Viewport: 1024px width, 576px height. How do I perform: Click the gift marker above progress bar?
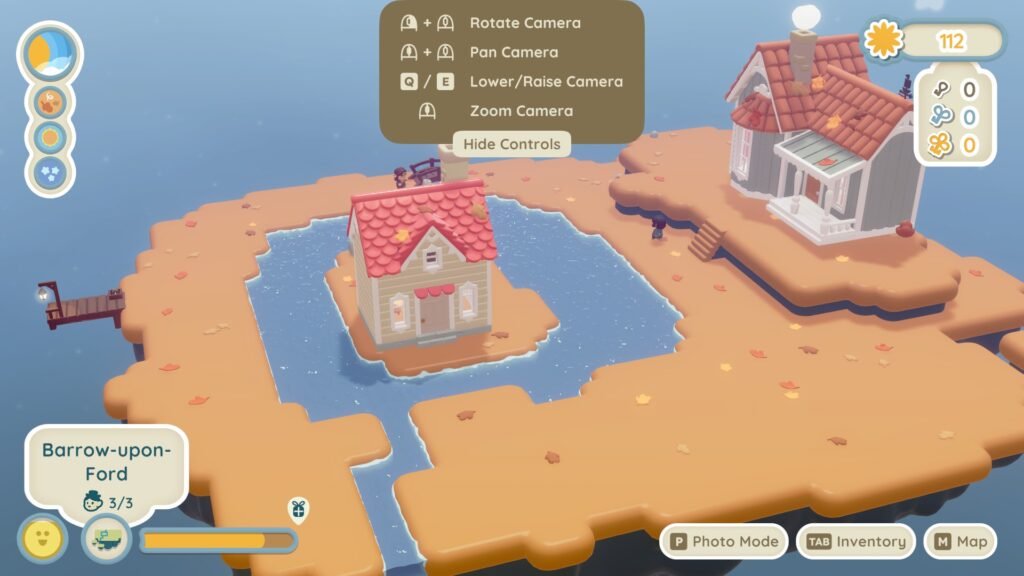297,509
